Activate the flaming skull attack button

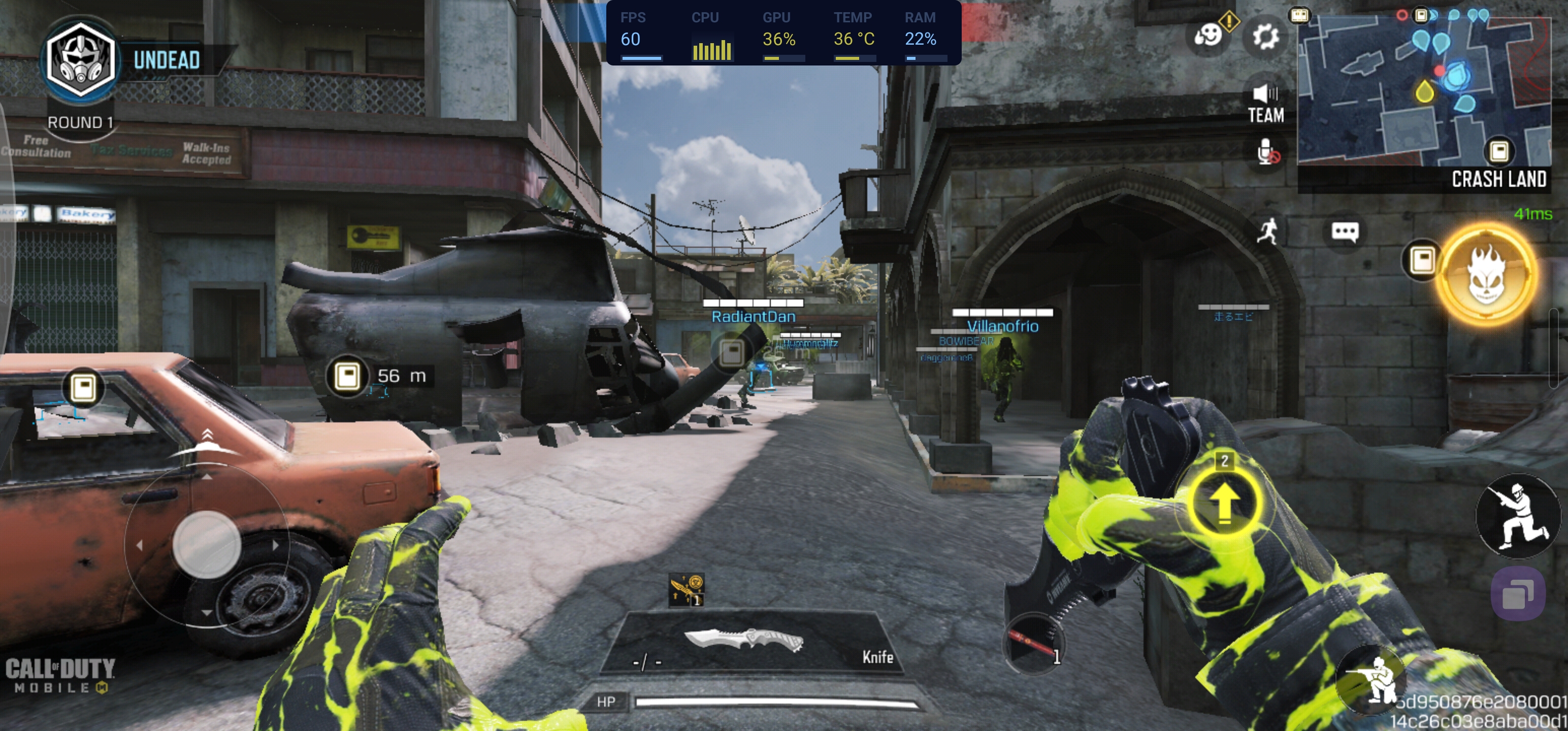tap(1486, 275)
